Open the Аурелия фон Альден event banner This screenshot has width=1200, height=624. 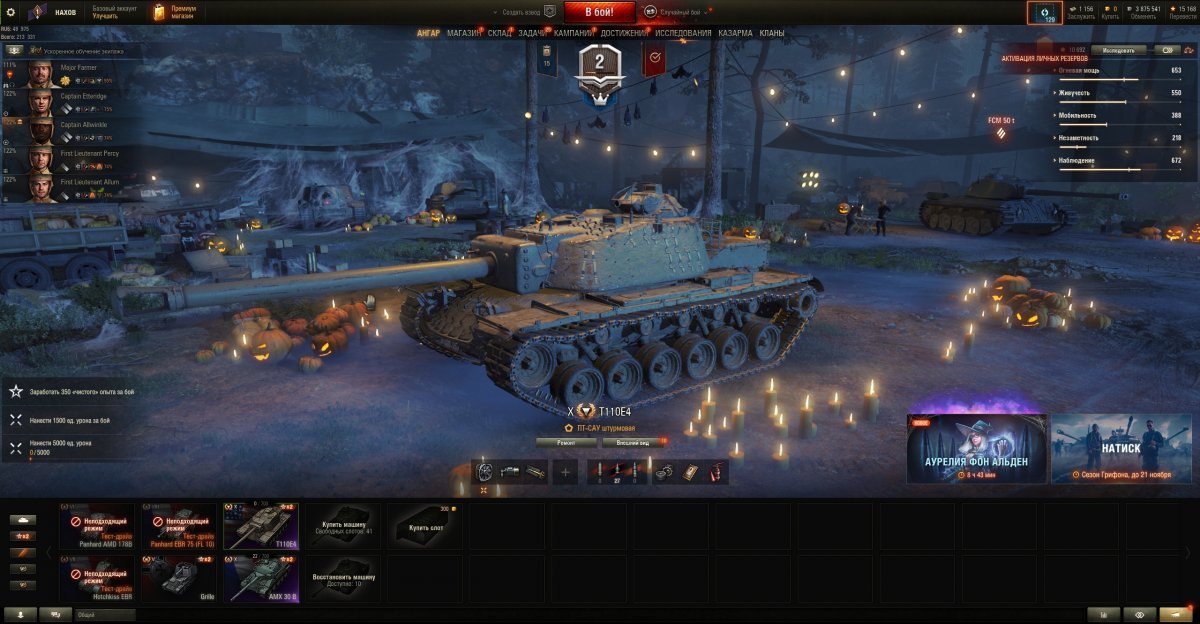[x=977, y=449]
